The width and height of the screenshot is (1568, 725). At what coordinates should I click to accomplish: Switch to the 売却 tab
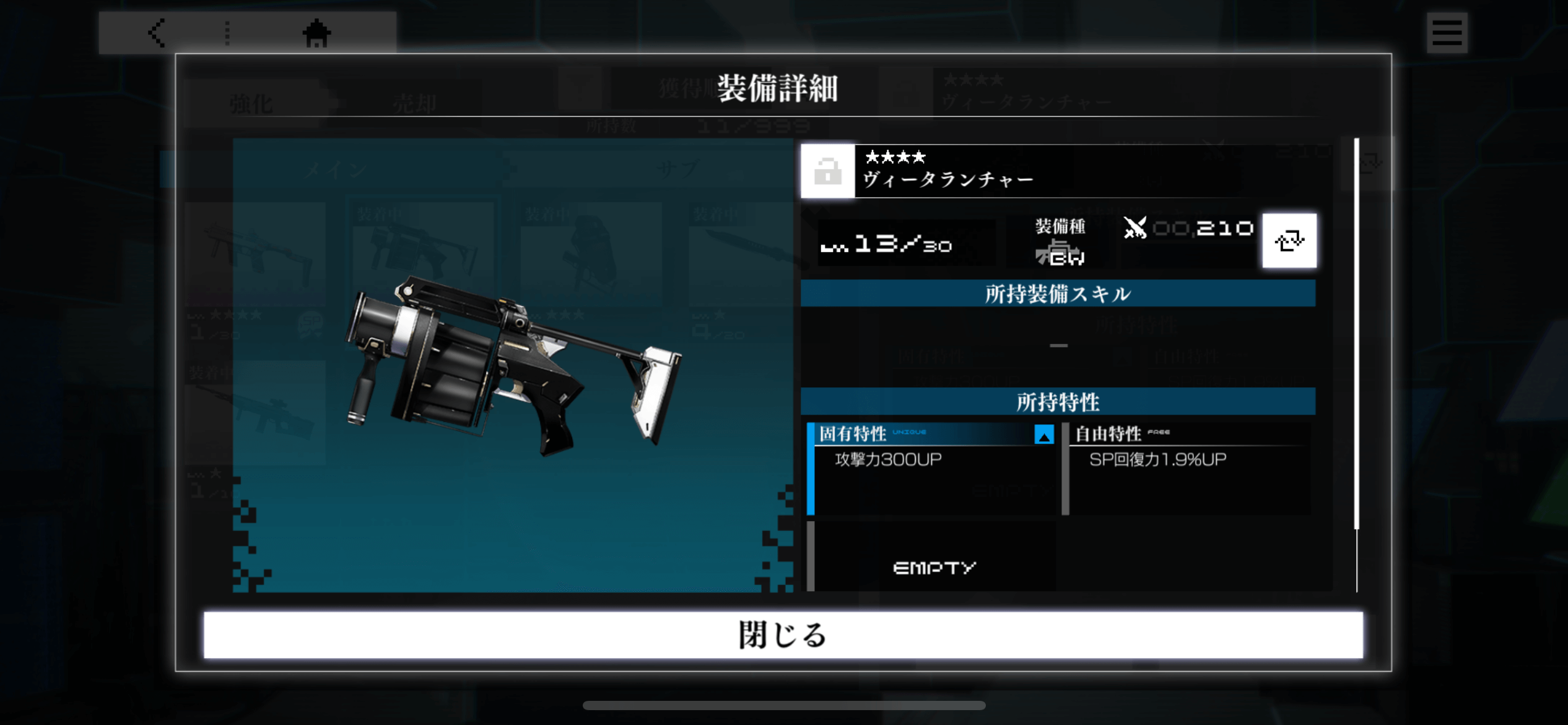(x=414, y=103)
